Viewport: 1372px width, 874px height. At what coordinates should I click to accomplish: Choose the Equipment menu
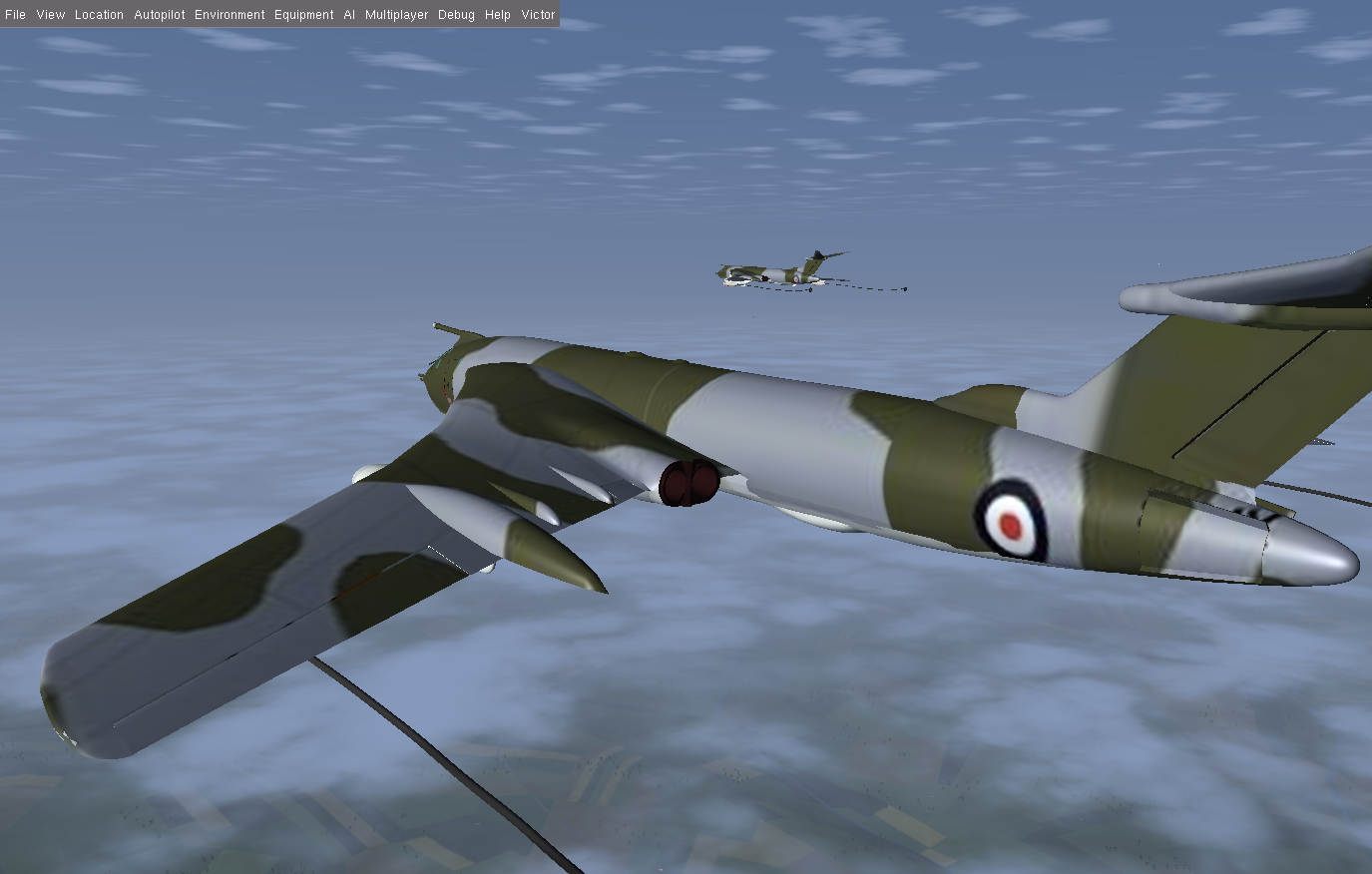tap(303, 15)
